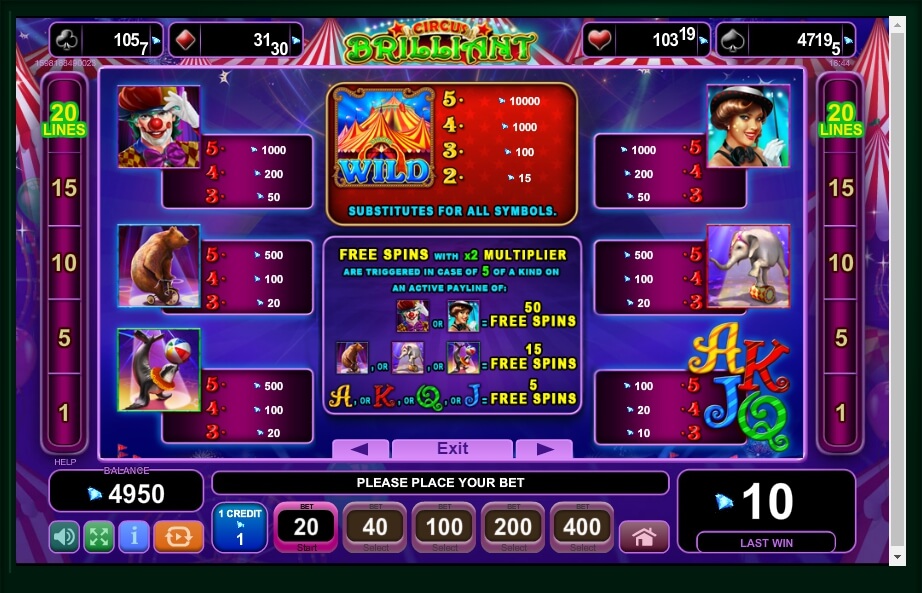
Task: Choose the 100 bet amount
Action: (x=444, y=527)
